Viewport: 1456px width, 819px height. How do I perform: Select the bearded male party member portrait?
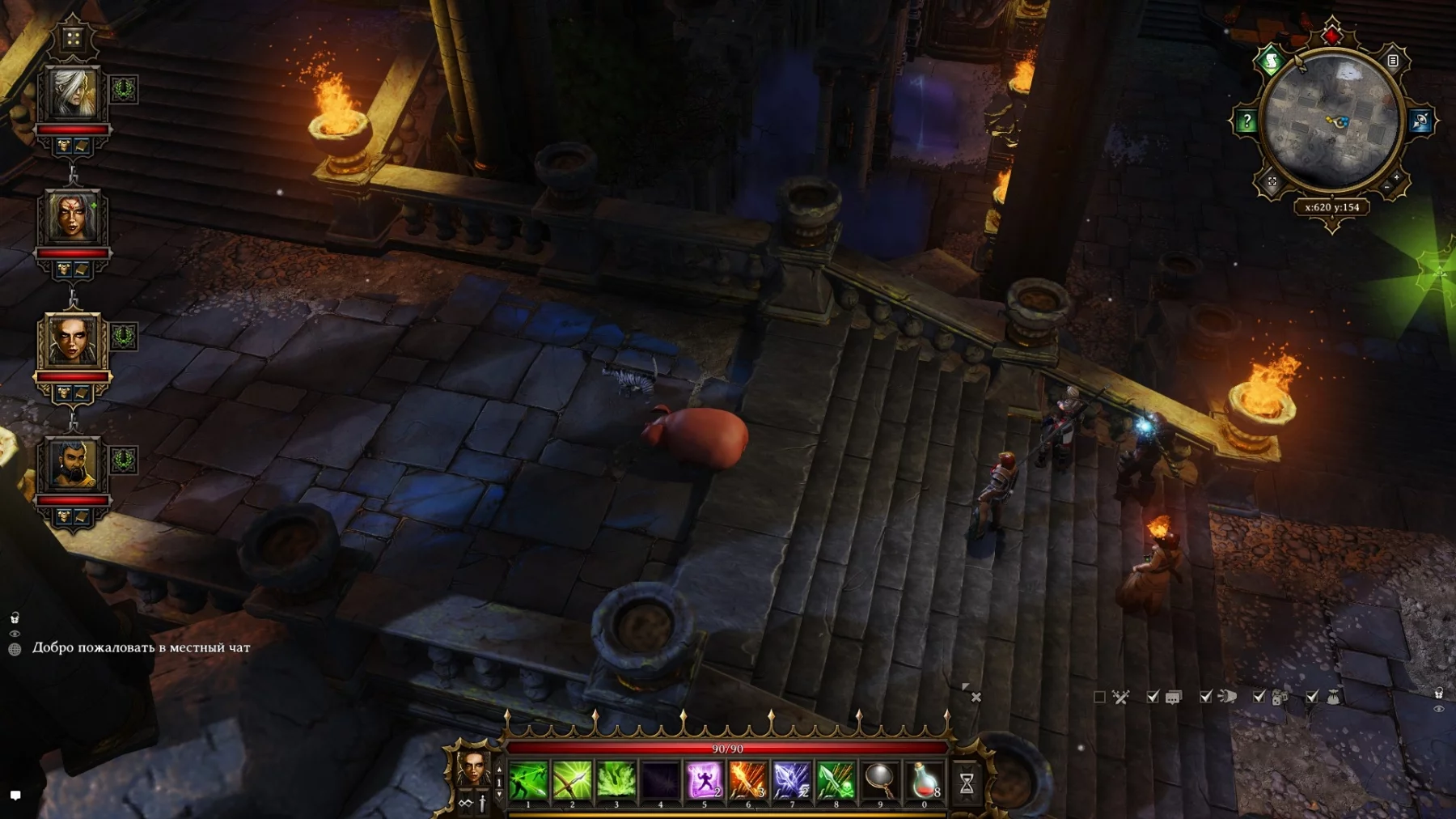73,465
